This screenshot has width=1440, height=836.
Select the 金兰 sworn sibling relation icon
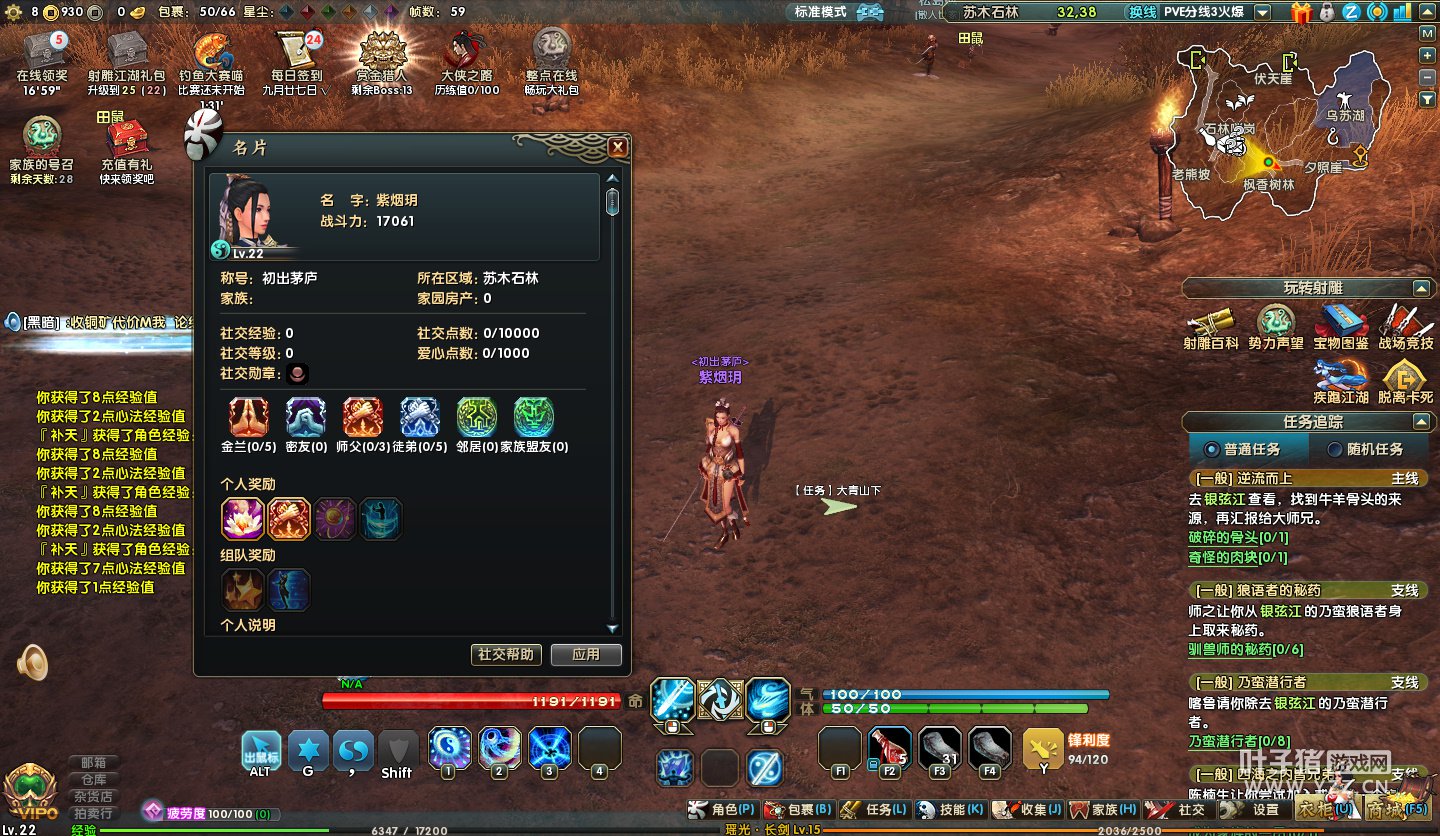tap(247, 418)
